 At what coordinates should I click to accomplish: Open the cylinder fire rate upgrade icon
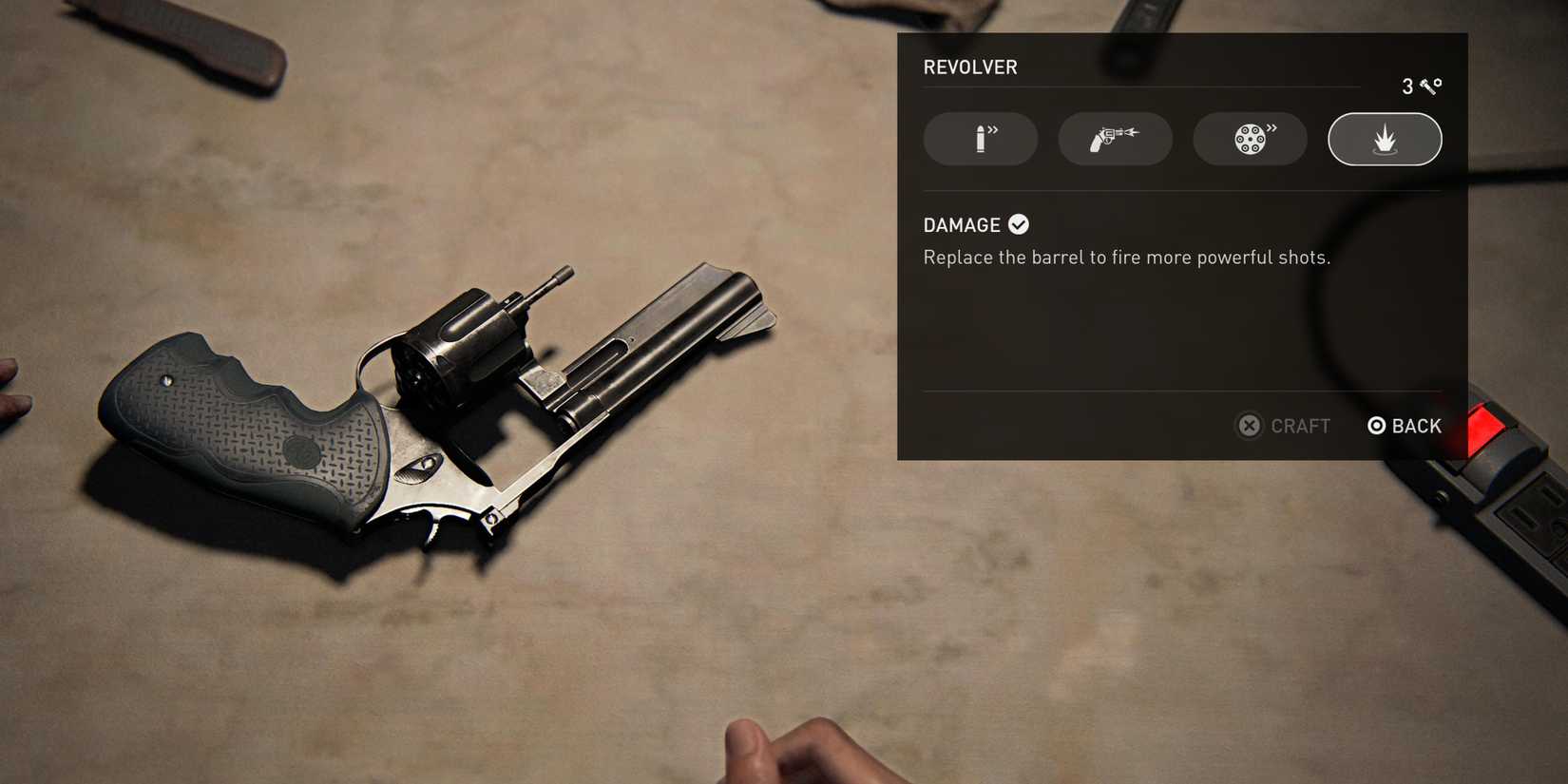(1250, 139)
